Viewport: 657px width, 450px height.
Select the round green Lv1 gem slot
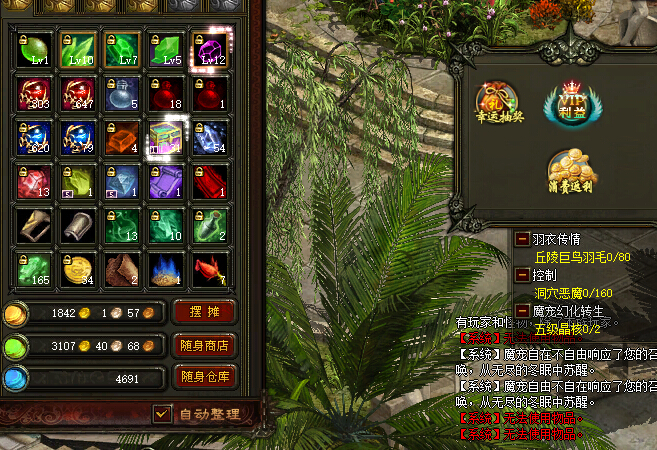tap(35, 50)
